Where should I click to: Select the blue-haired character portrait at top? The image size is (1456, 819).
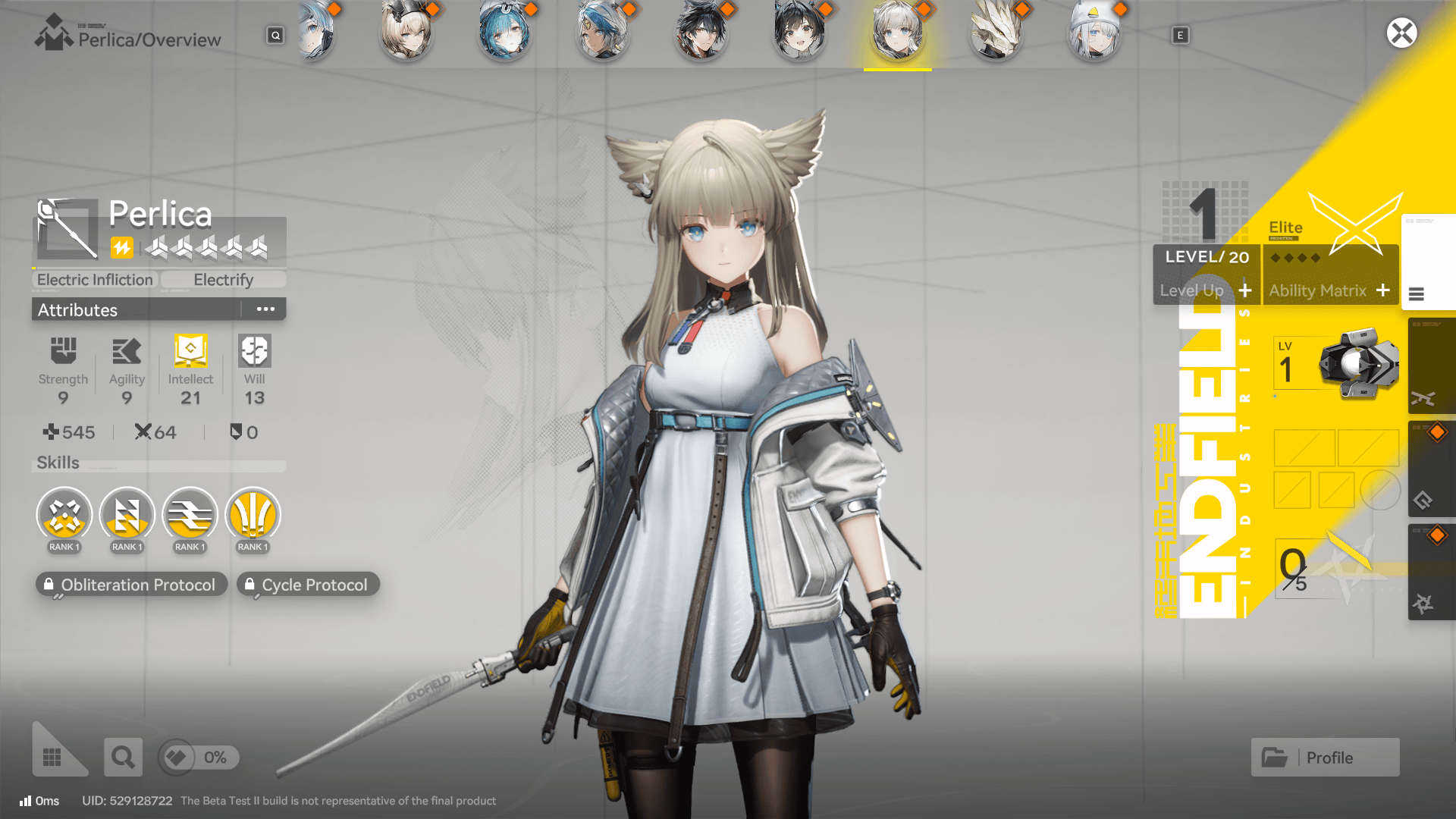coord(506,32)
